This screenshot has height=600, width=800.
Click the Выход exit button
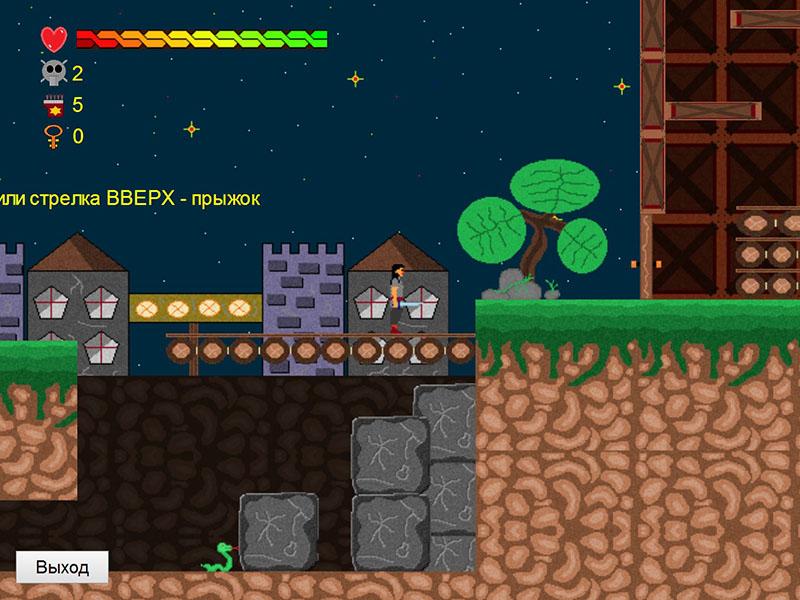[x=62, y=567]
